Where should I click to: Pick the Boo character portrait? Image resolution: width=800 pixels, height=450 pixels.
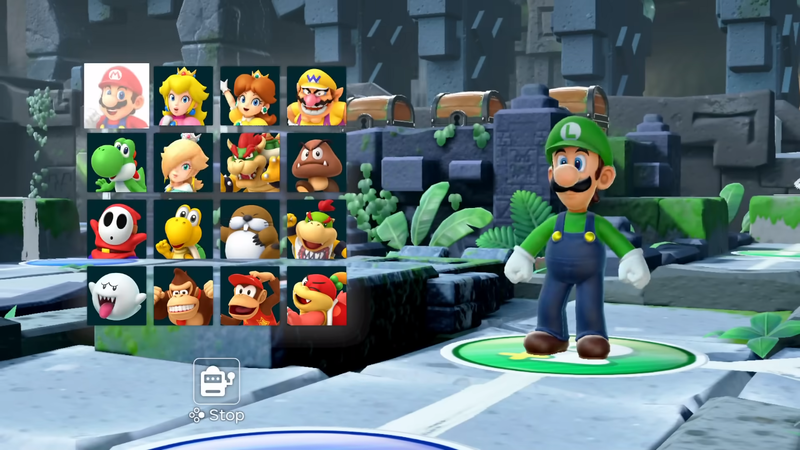[117, 295]
